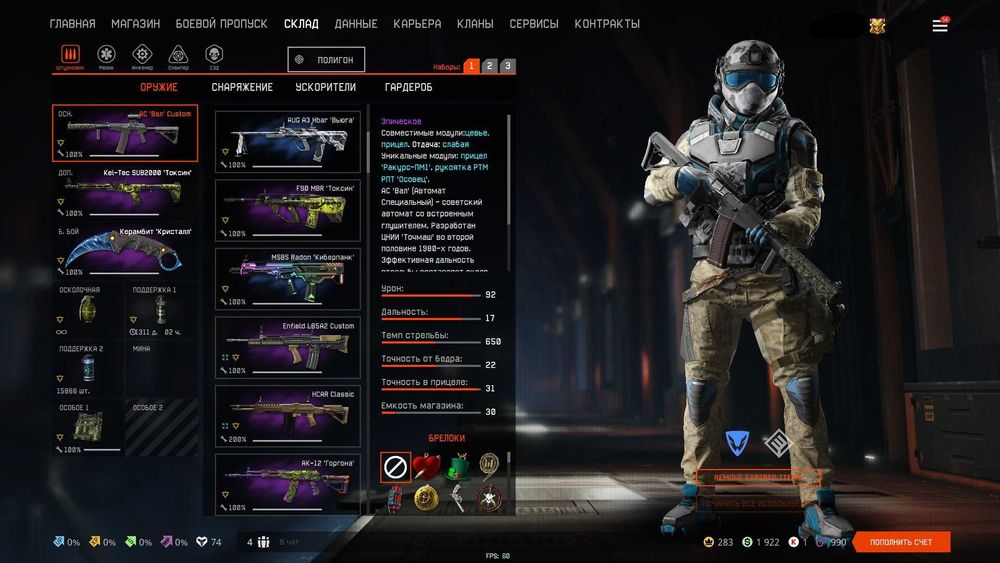The height and width of the screenshot is (563, 1000).
Task: Select the Enfield L85A2 Custom weapon
Action: [288, 346]
